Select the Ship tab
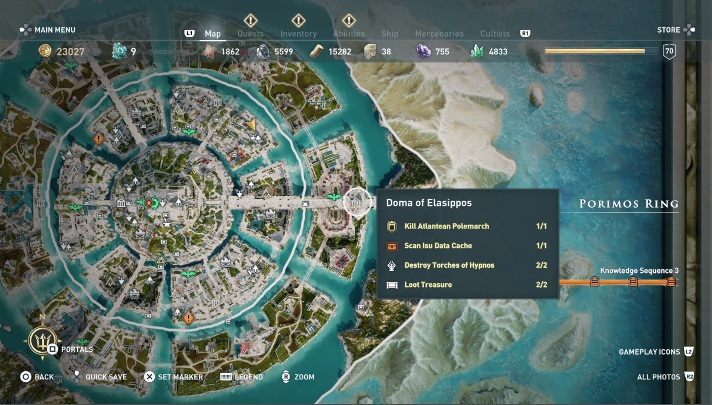Screen dimensions: 712x405 tap(392, 33)
